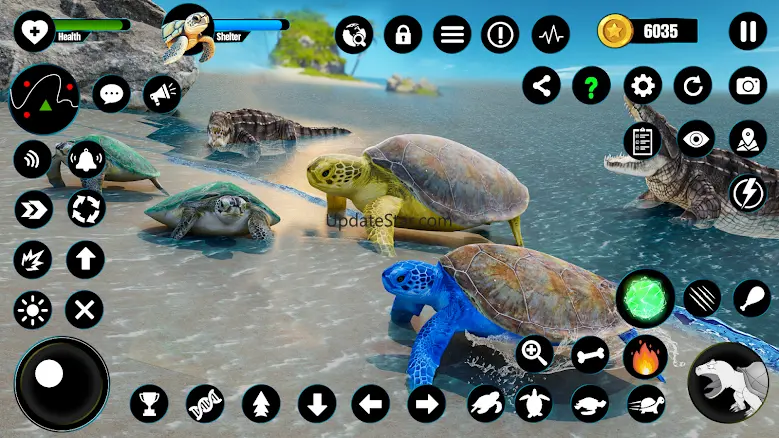Pause the game with the pause button
The image size is (779, 438).
click(747, 31)
